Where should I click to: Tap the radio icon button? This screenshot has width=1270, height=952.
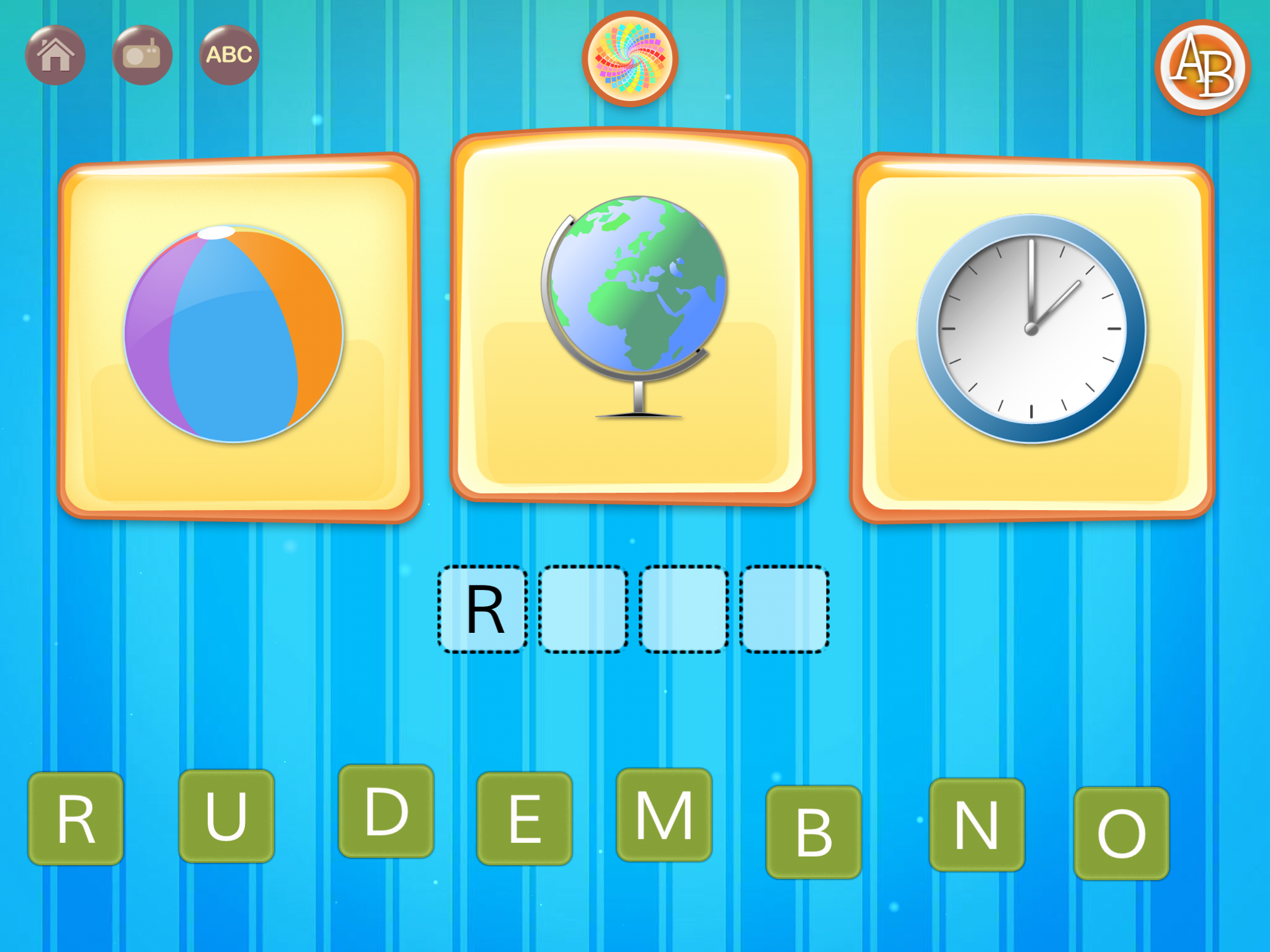tap(142, 55)
